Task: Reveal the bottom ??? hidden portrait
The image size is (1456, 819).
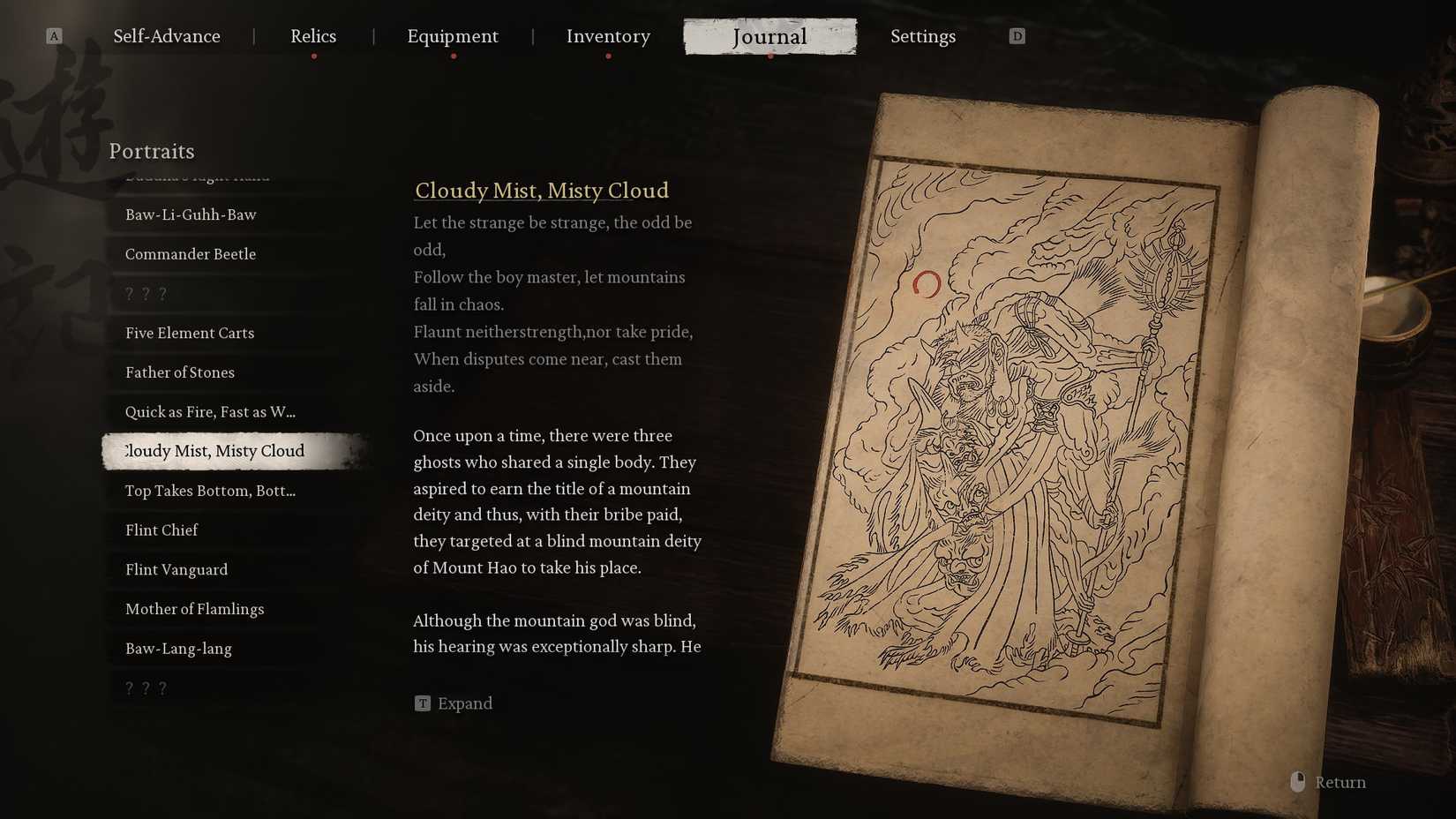Action: (x=146, y=687)
